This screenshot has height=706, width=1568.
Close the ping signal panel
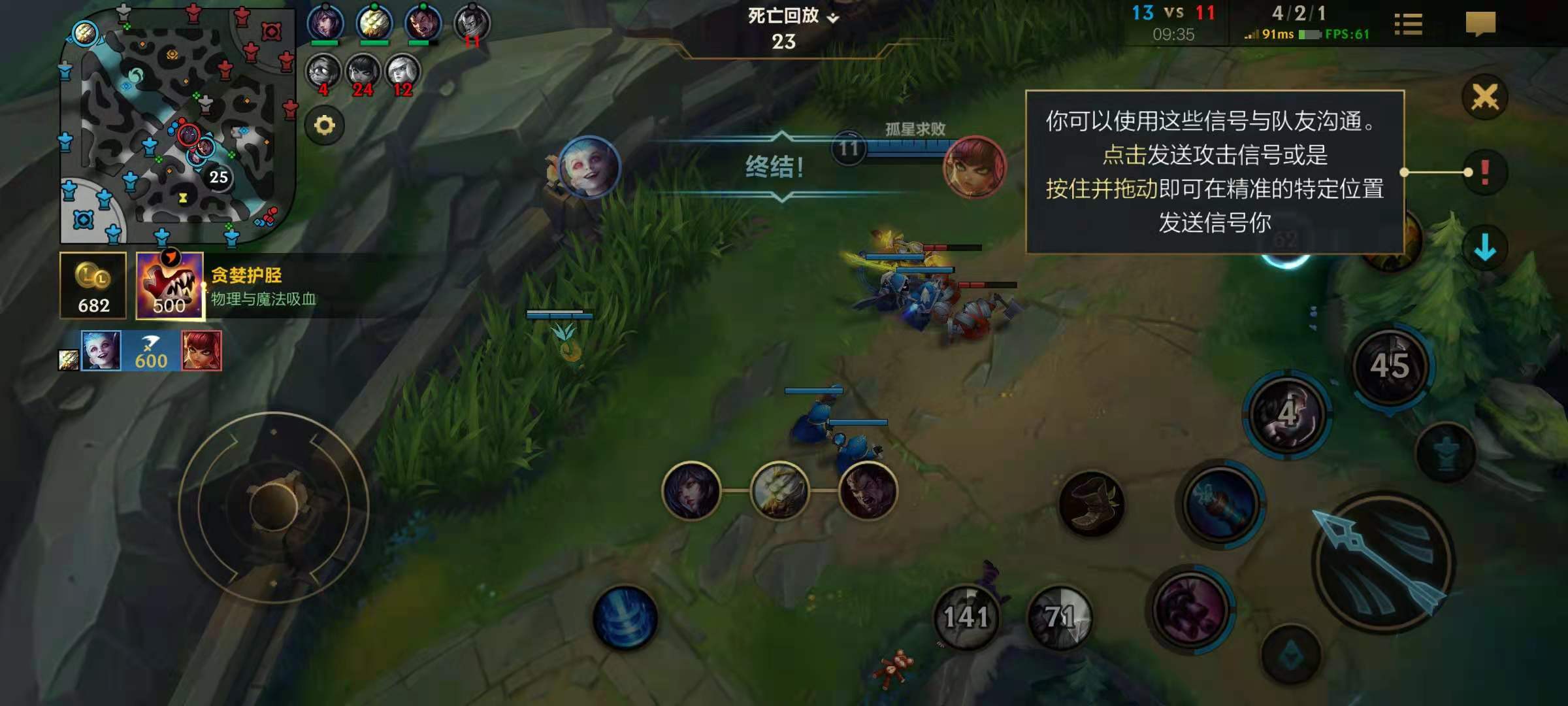click(1484, 98)
